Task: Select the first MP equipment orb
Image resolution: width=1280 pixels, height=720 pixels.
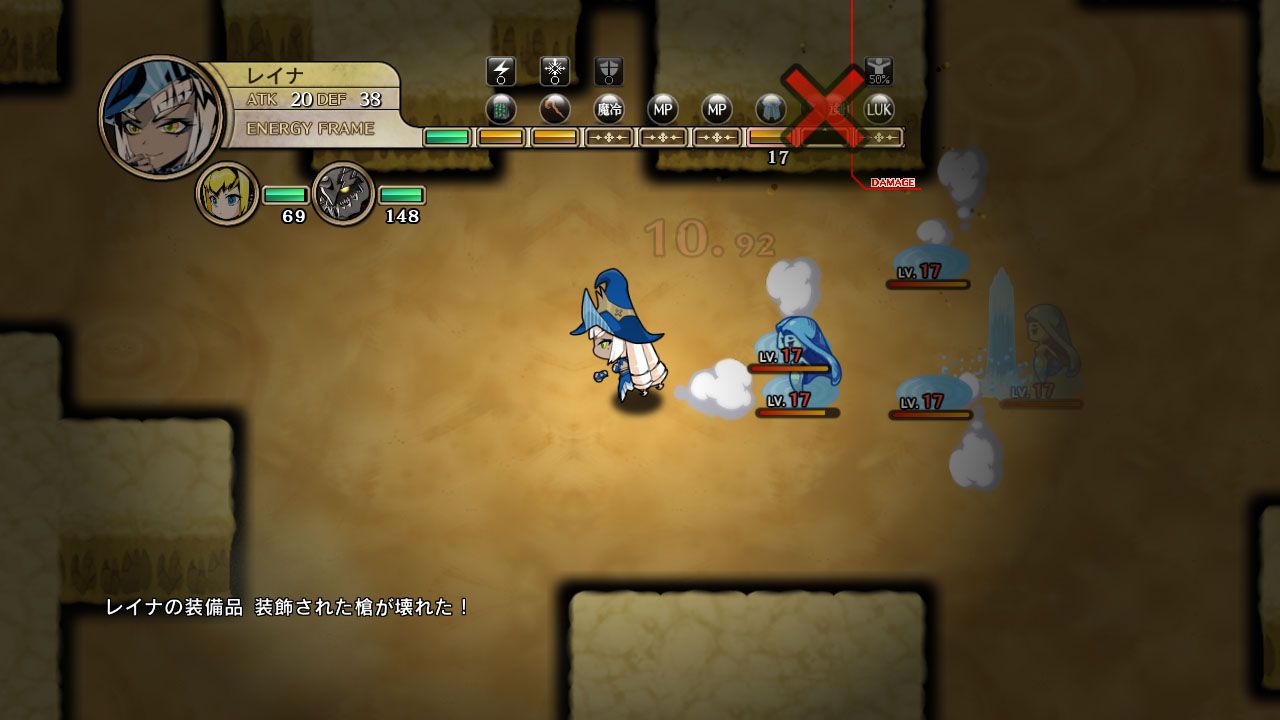Action: [664, 110]
